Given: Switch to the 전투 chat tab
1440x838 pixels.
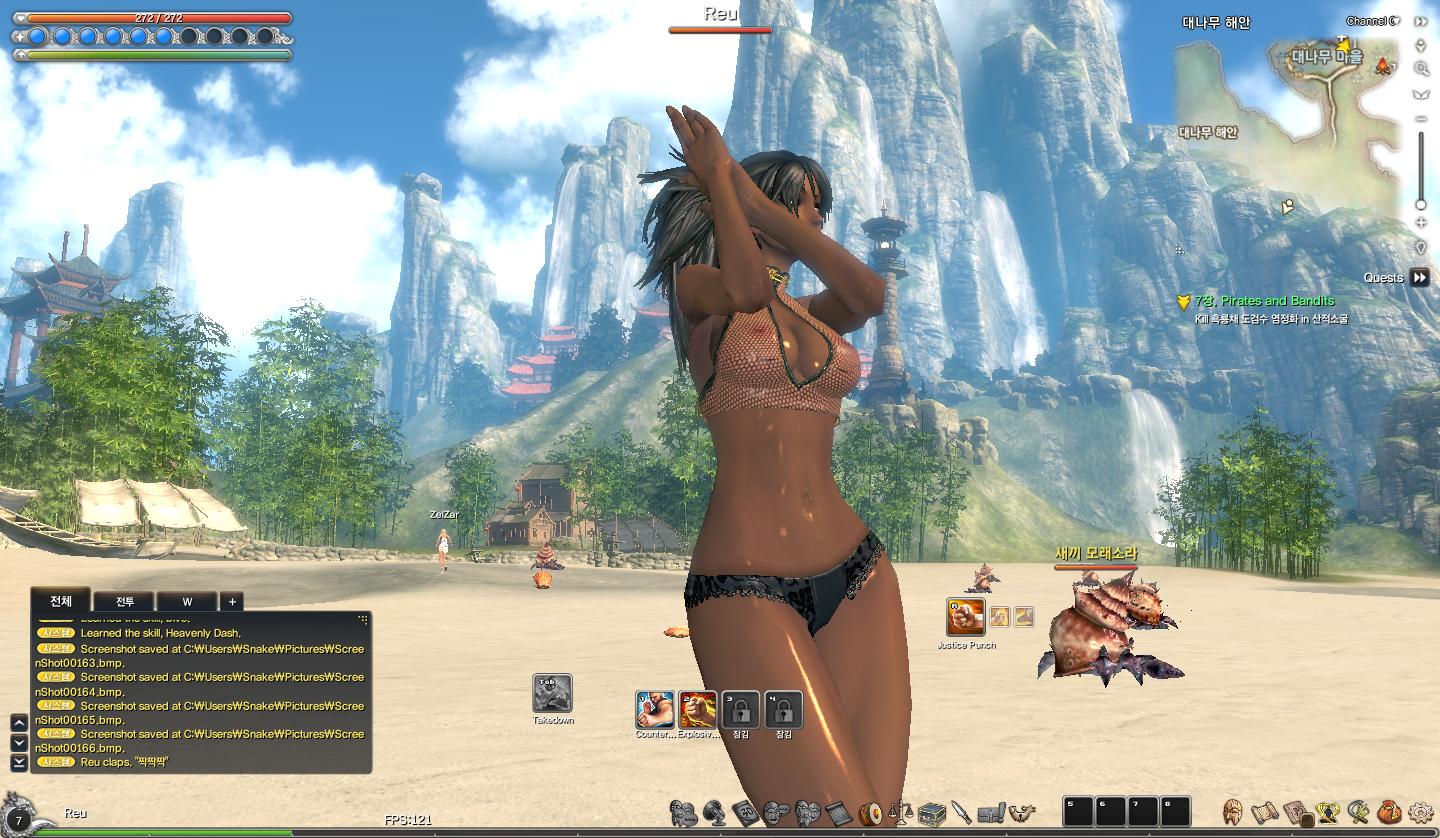Looking at the screenshot, I should (x=124, y=601).
